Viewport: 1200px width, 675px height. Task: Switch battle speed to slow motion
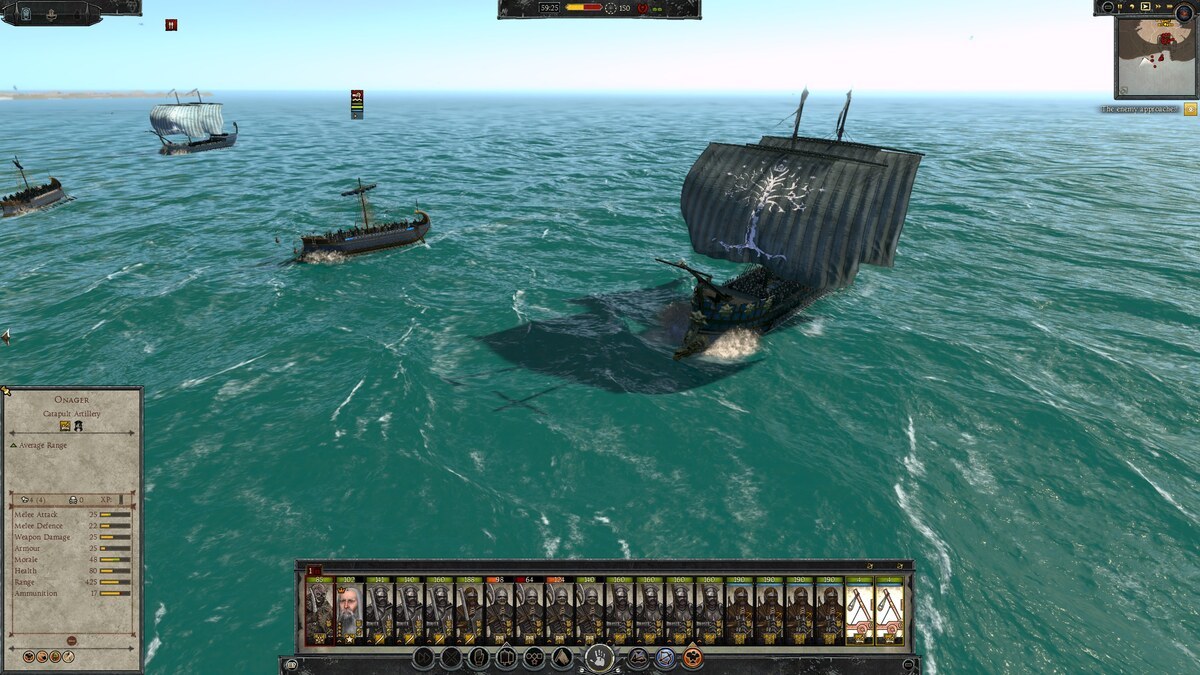click(x=1132, y=7)
